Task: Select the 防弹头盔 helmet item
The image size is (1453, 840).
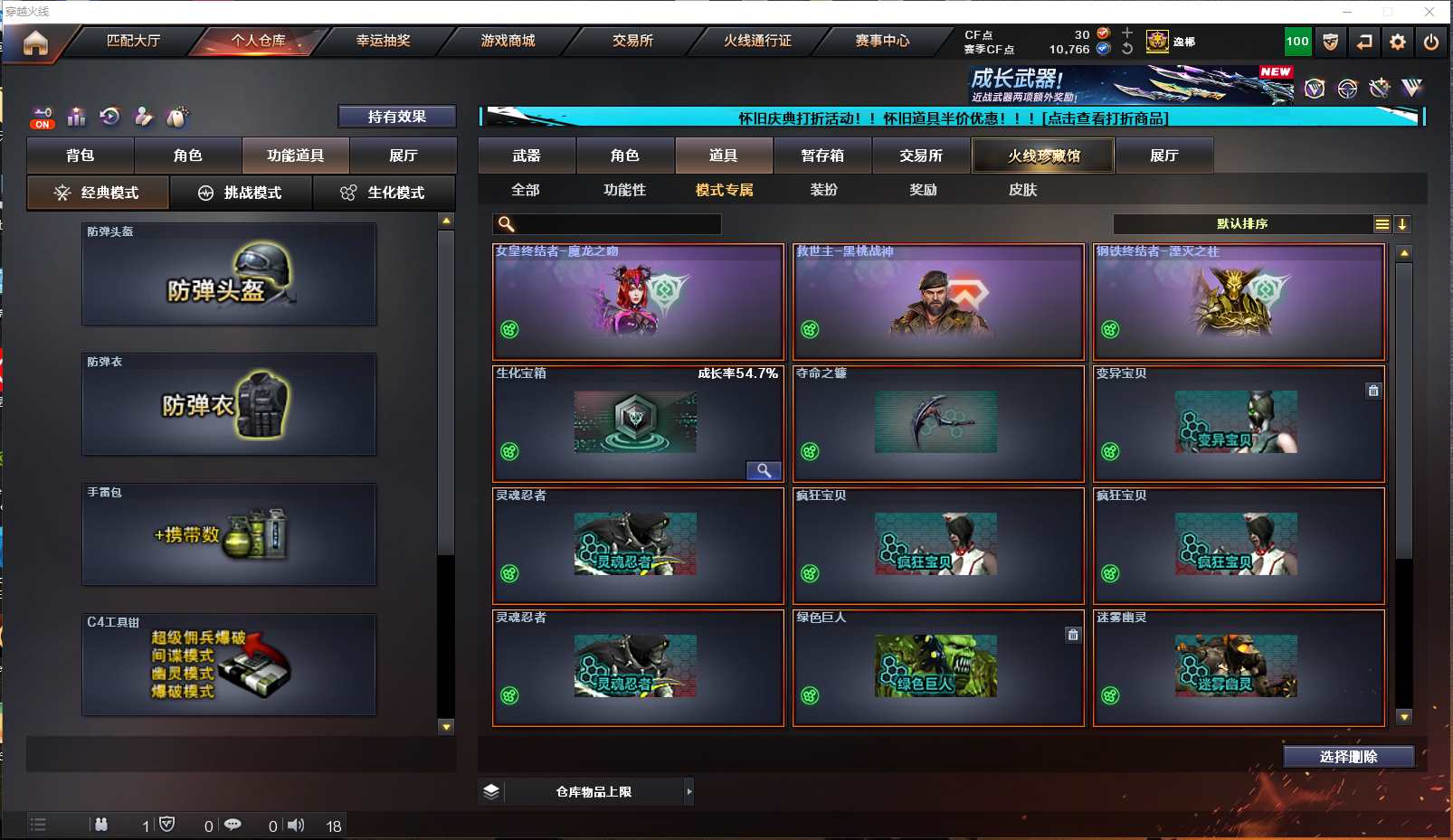Action: [229, 274]
